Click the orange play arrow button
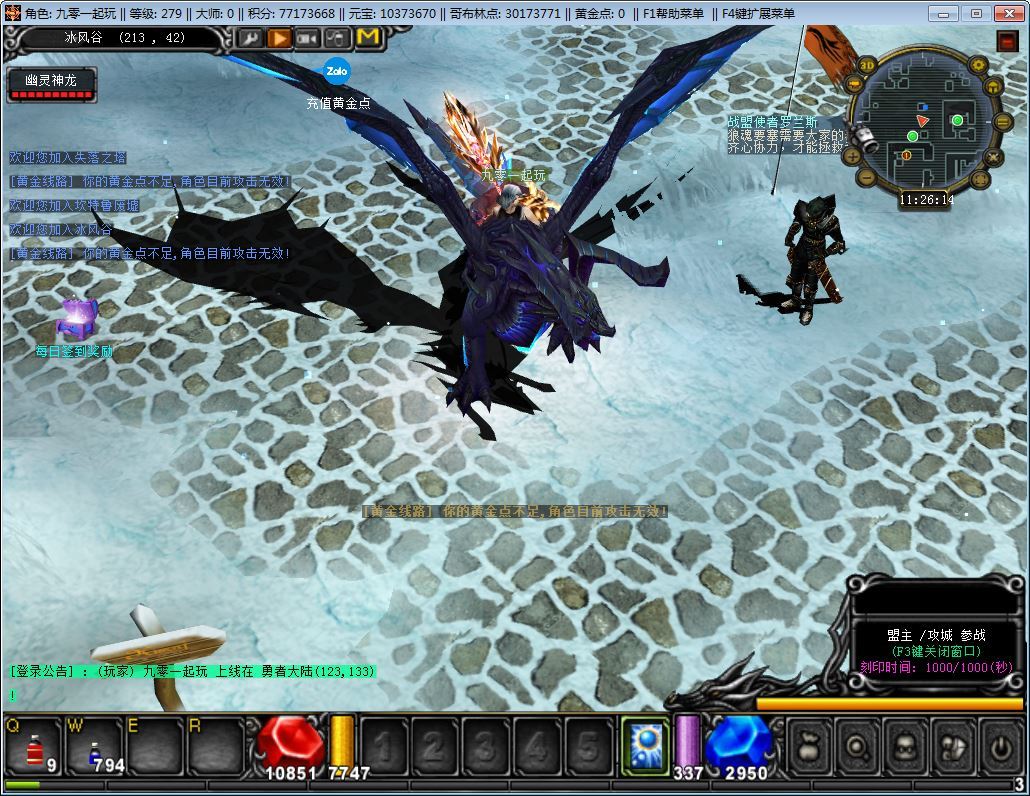The height and width of the screenshot is (796, 1030). (279, 38)
